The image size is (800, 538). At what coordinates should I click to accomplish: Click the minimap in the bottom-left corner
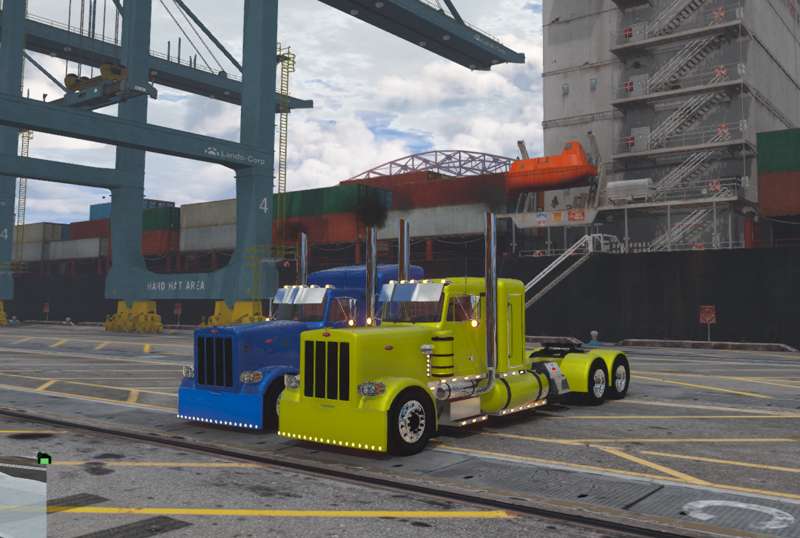(22, 502)
